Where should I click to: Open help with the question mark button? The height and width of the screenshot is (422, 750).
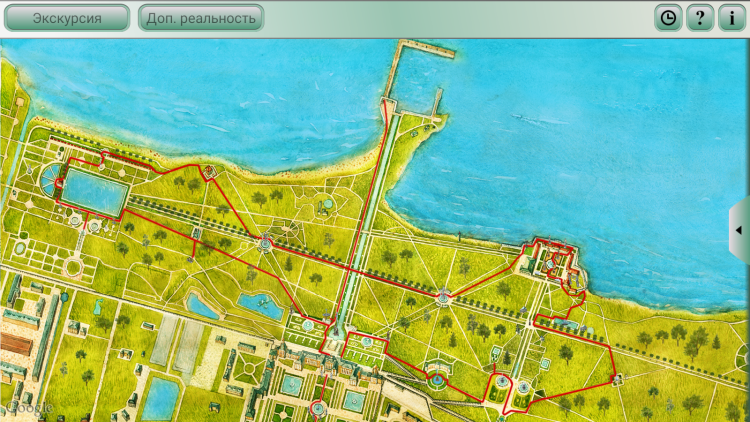699,18
